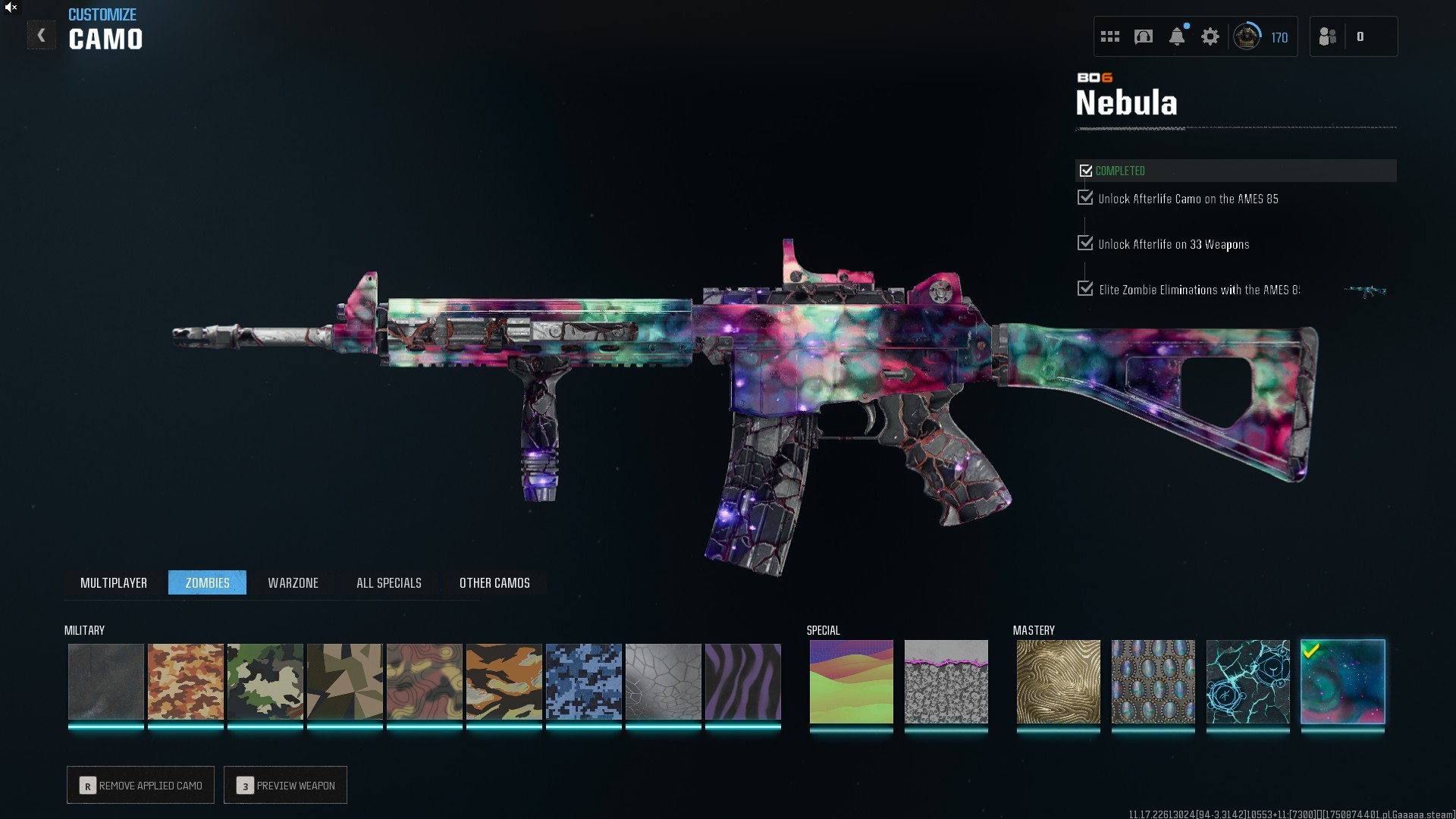Open the grid menu icon
Viewport: 1456px width, 819px height.
[1110, 36]
